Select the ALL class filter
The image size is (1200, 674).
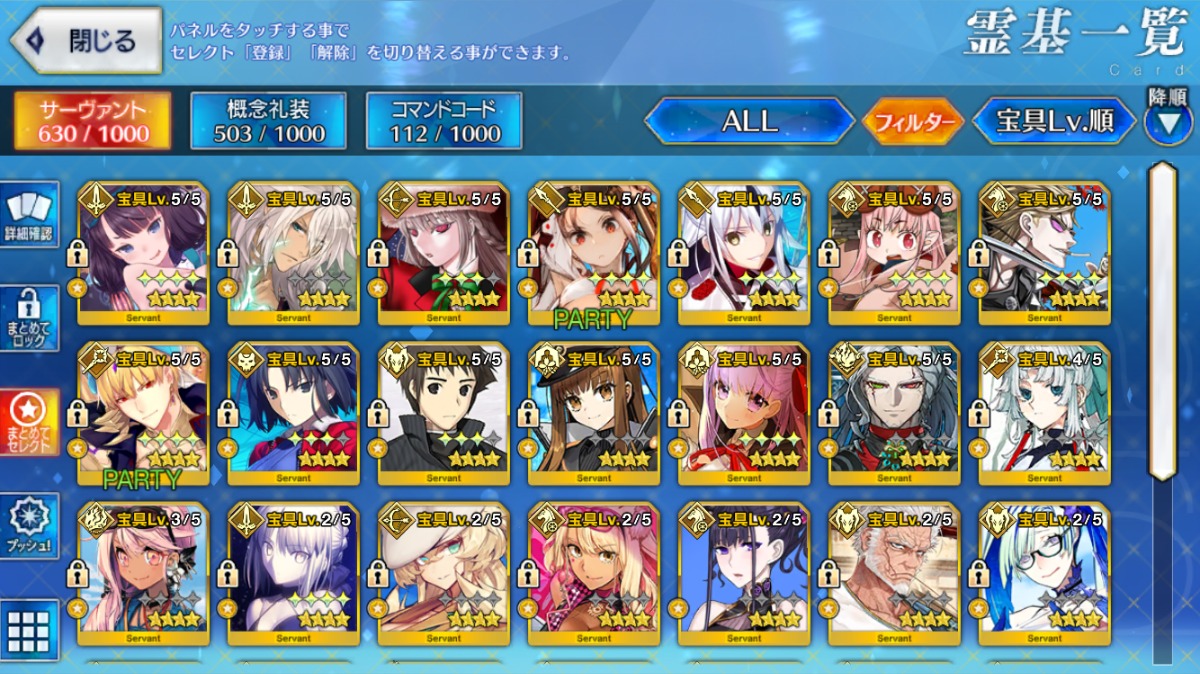[749, 122]
